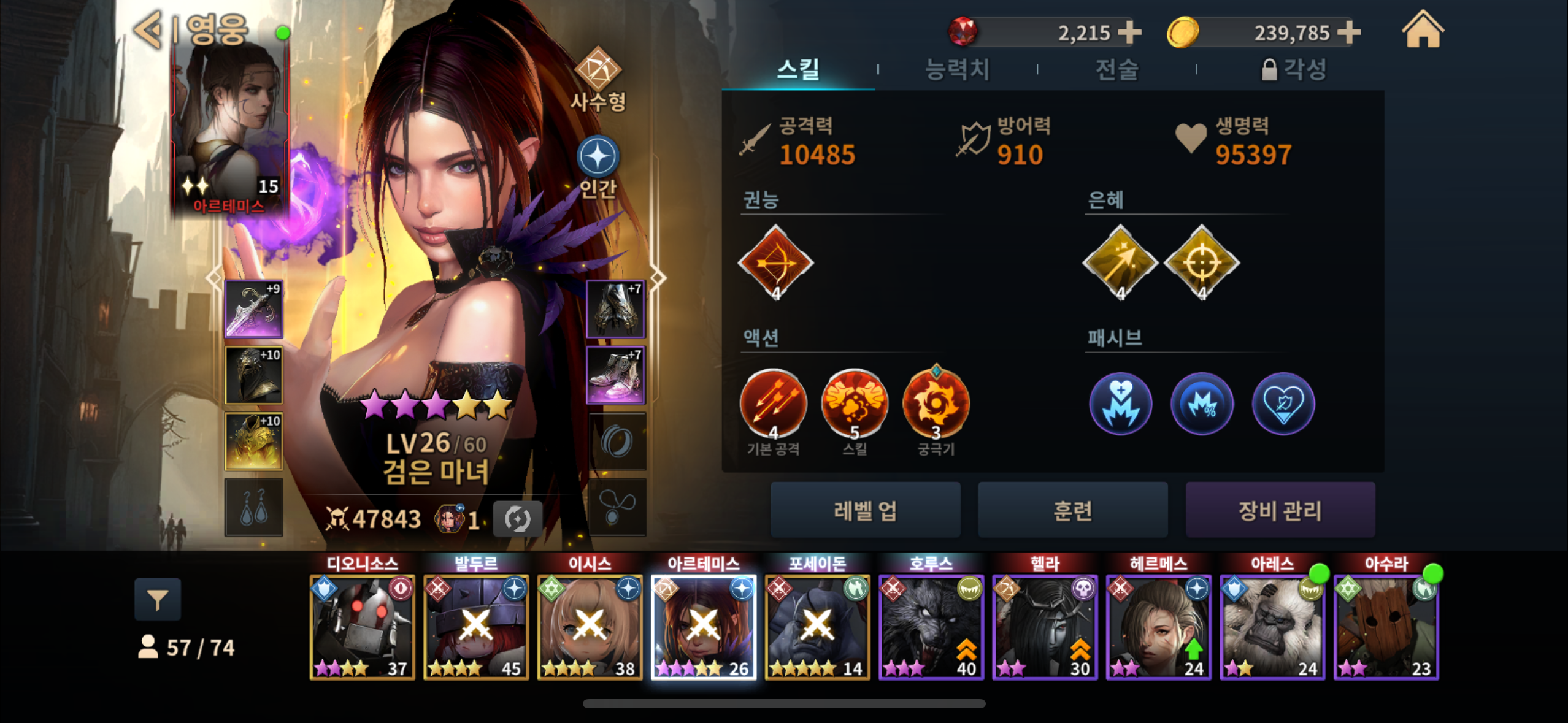Return to the home screen
This screenshot has width=1568, height=723.
click(1423, 31)
